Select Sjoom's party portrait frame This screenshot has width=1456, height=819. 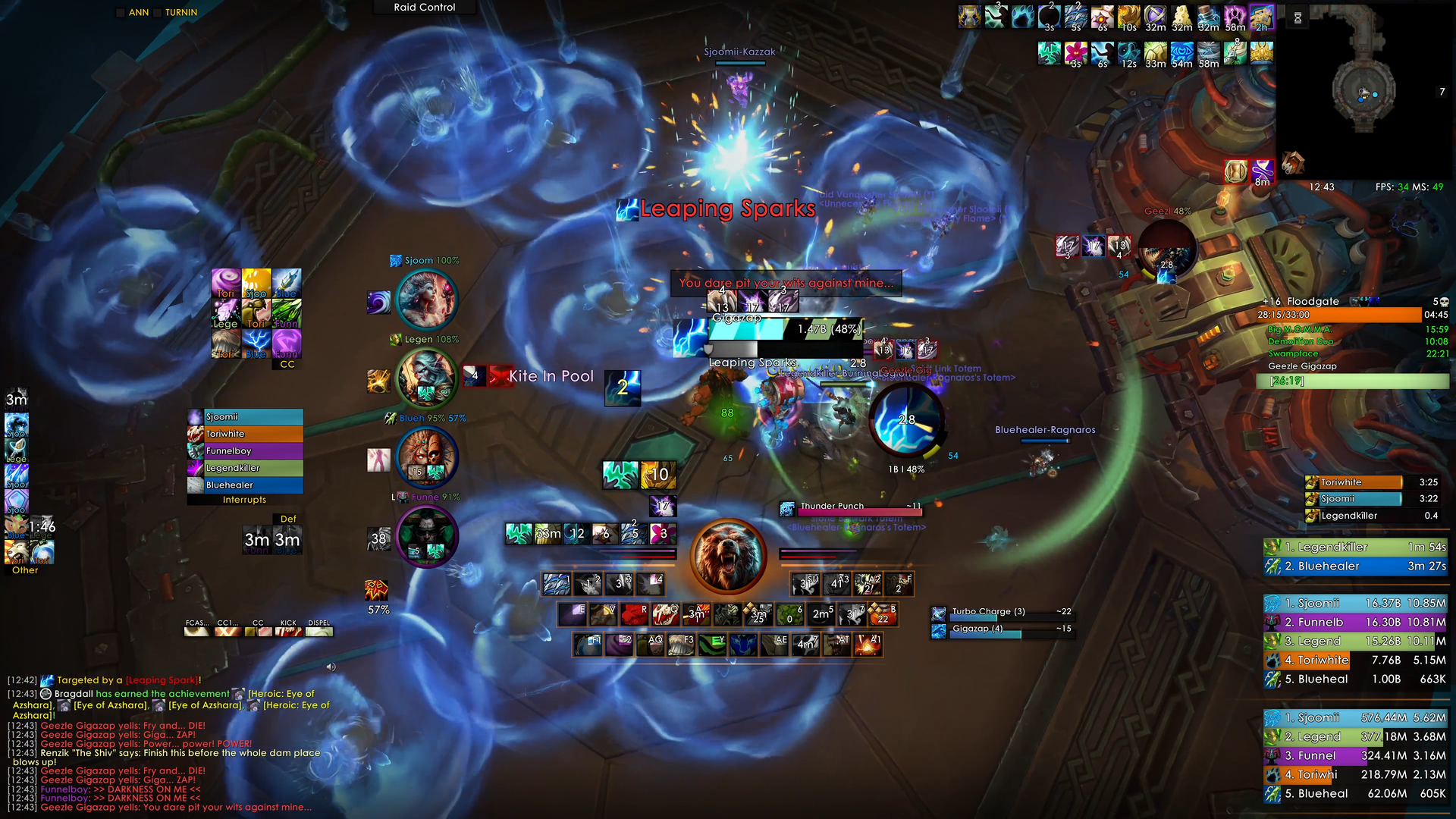coord(427,299)
